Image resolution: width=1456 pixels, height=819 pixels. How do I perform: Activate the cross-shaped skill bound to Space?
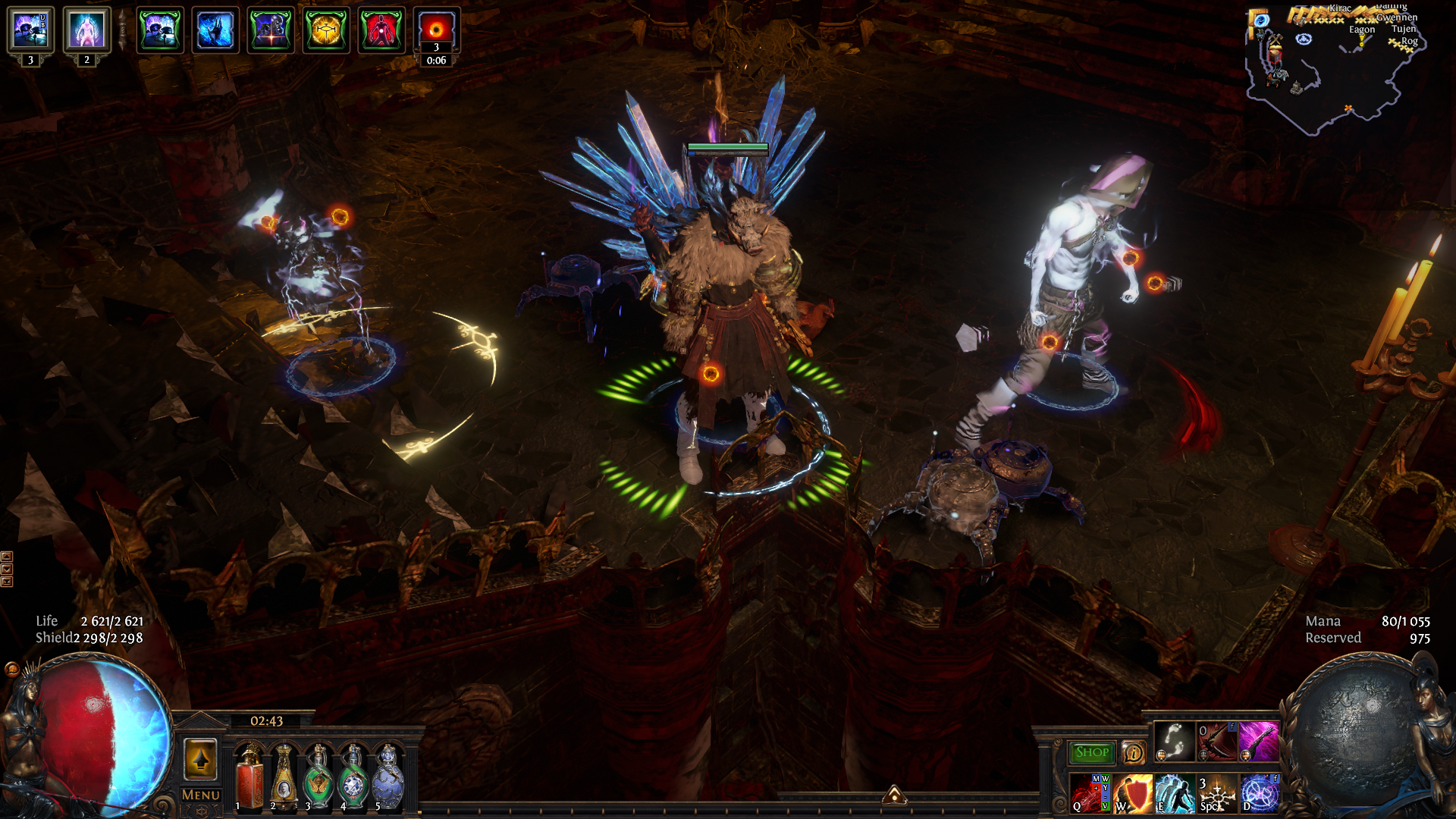(1216, 793)
